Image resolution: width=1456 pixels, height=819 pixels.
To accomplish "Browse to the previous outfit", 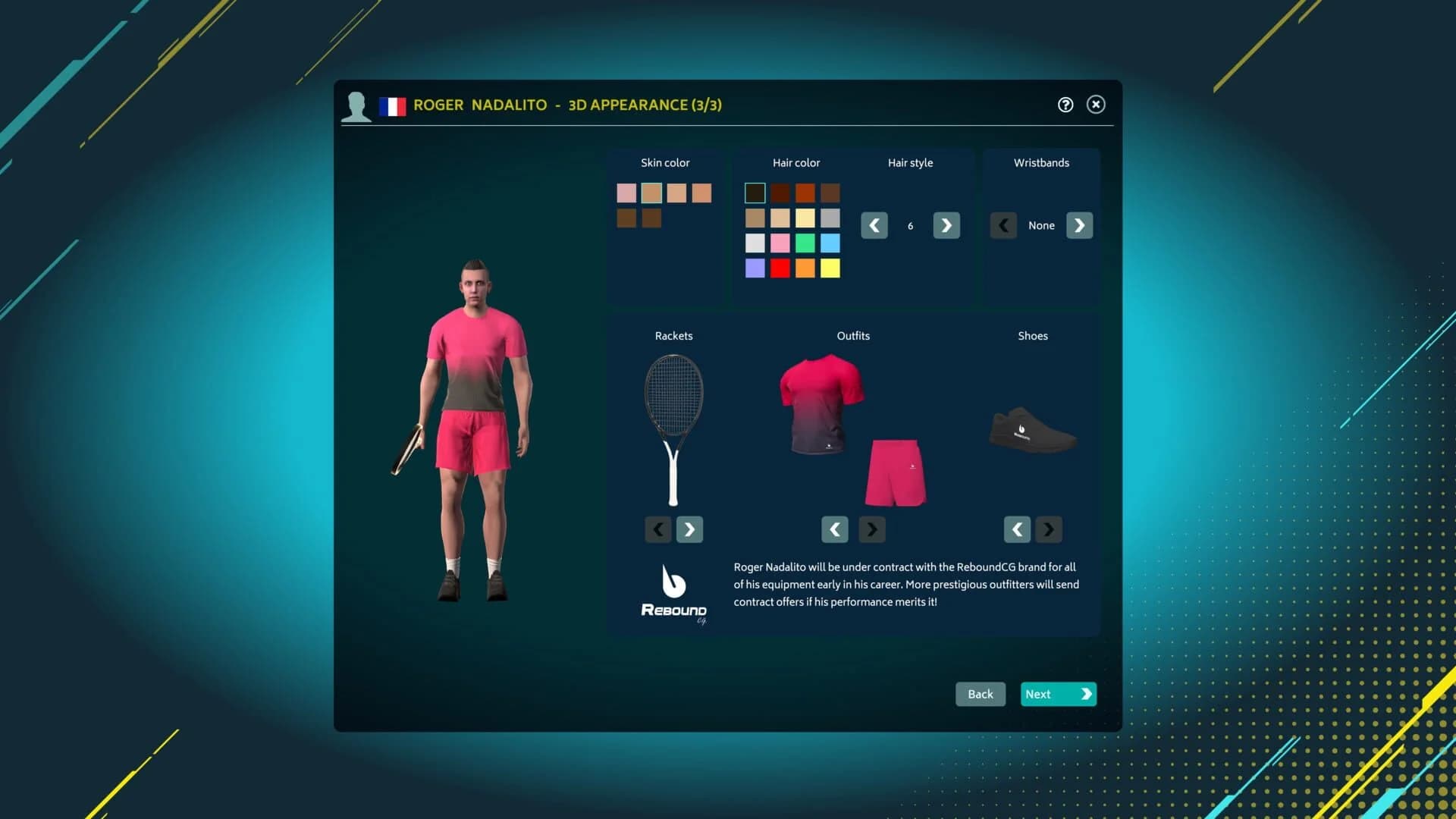I will [x=834, y=529].
